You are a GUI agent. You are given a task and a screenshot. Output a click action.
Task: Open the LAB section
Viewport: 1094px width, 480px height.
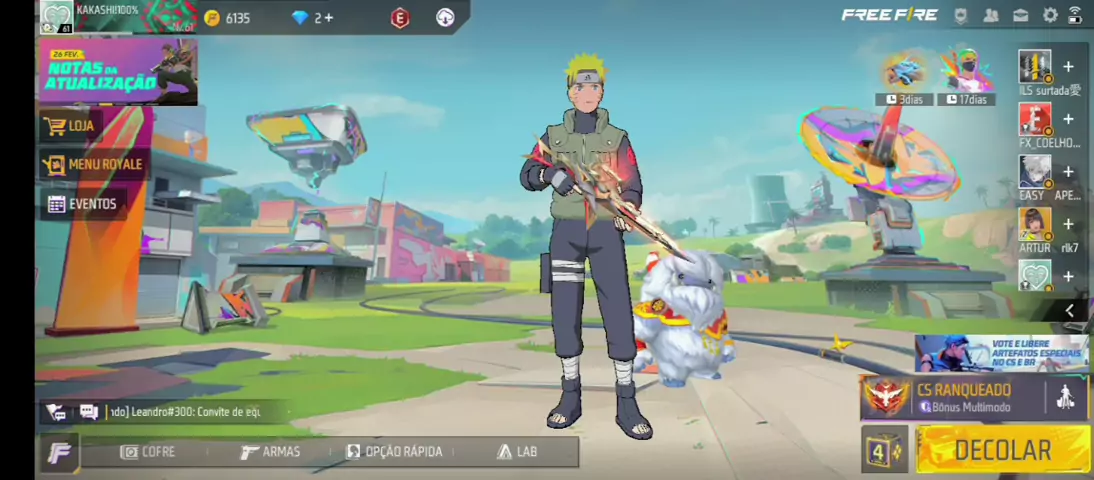pyautogui.click(x=517, y=452)
